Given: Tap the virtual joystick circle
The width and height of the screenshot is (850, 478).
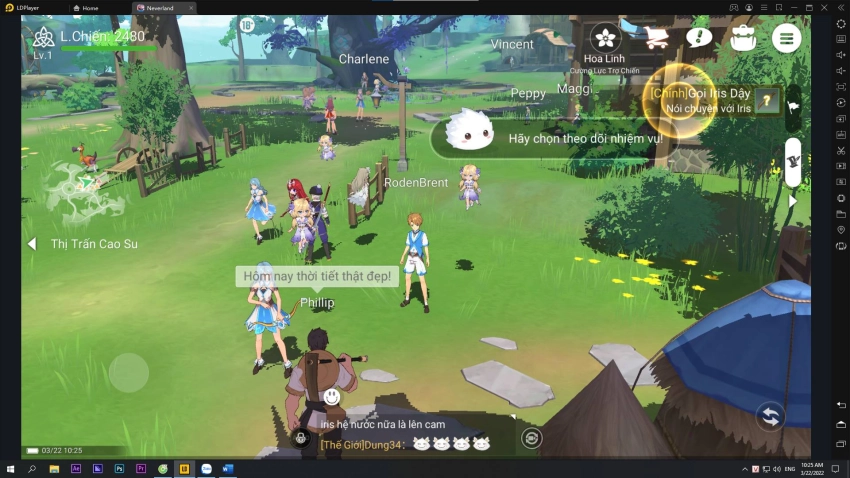Looking at the screenshot, I should coord(129,373).
